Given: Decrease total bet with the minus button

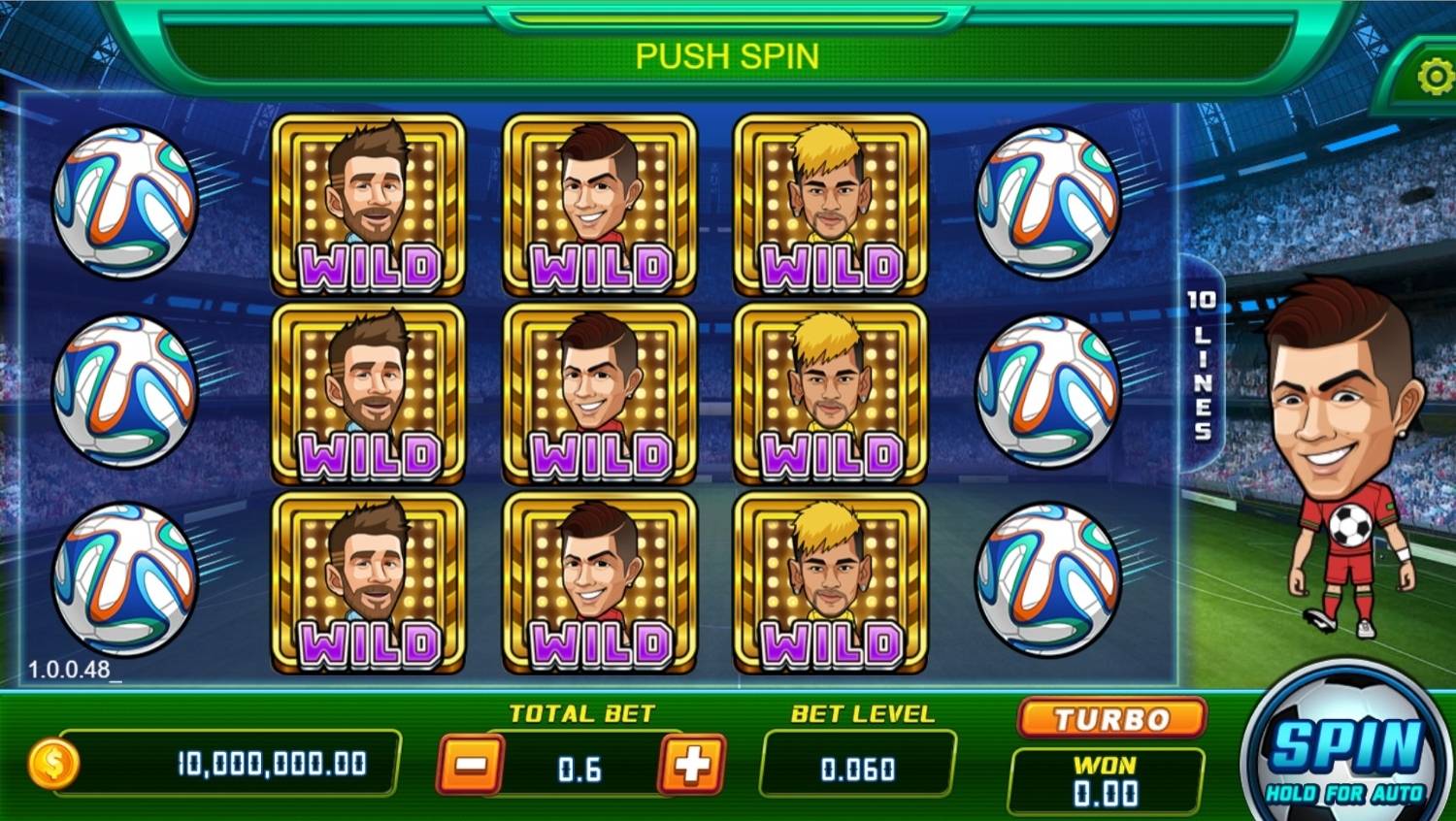Looking at the screenshot, I should (471, 765).
